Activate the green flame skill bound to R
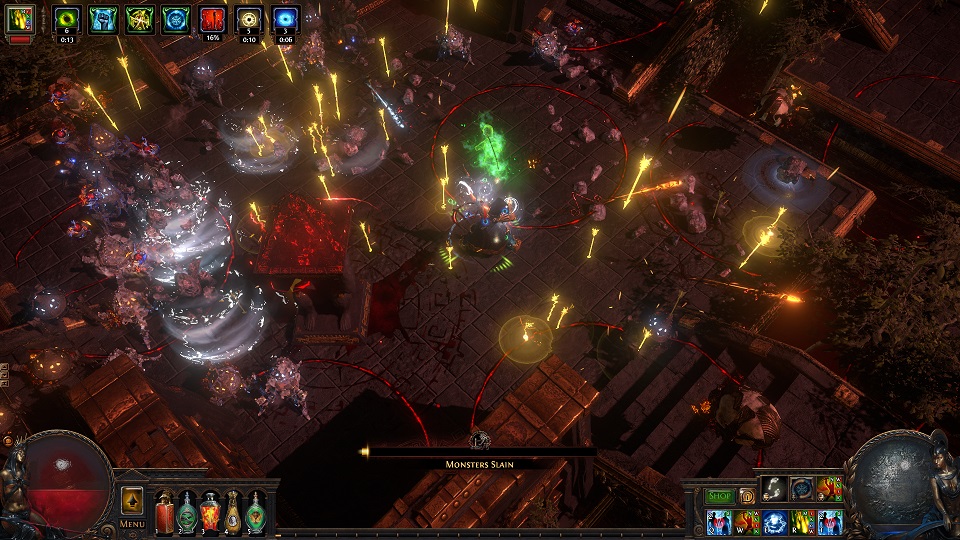960x540 pixels. click(x=802, y=522)
